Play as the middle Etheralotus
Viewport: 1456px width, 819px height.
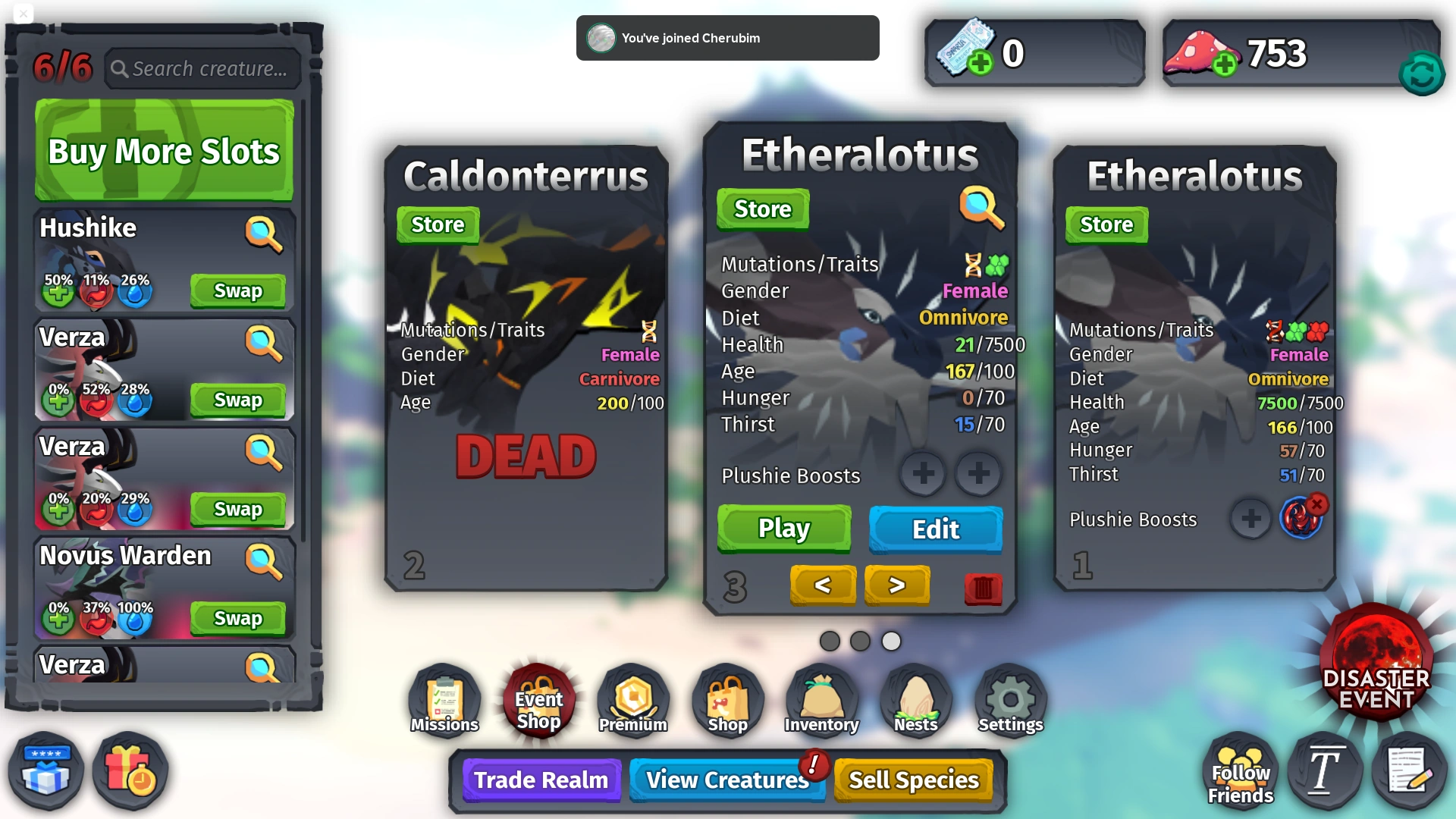pyautogui.click(x=784, y=529)
